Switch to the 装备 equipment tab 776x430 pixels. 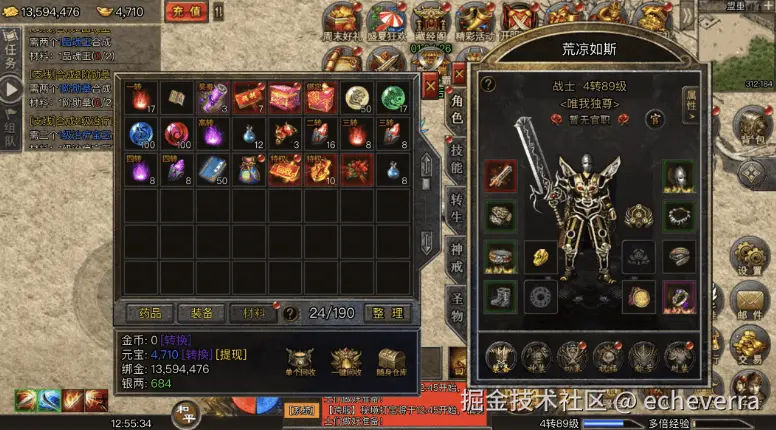click(x=201, y=313)
